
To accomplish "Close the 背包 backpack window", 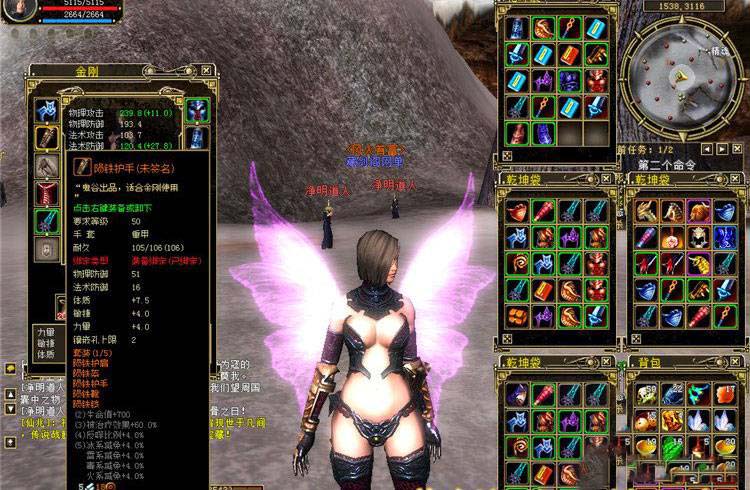I will pyautogui.click(x=737, y=362).
